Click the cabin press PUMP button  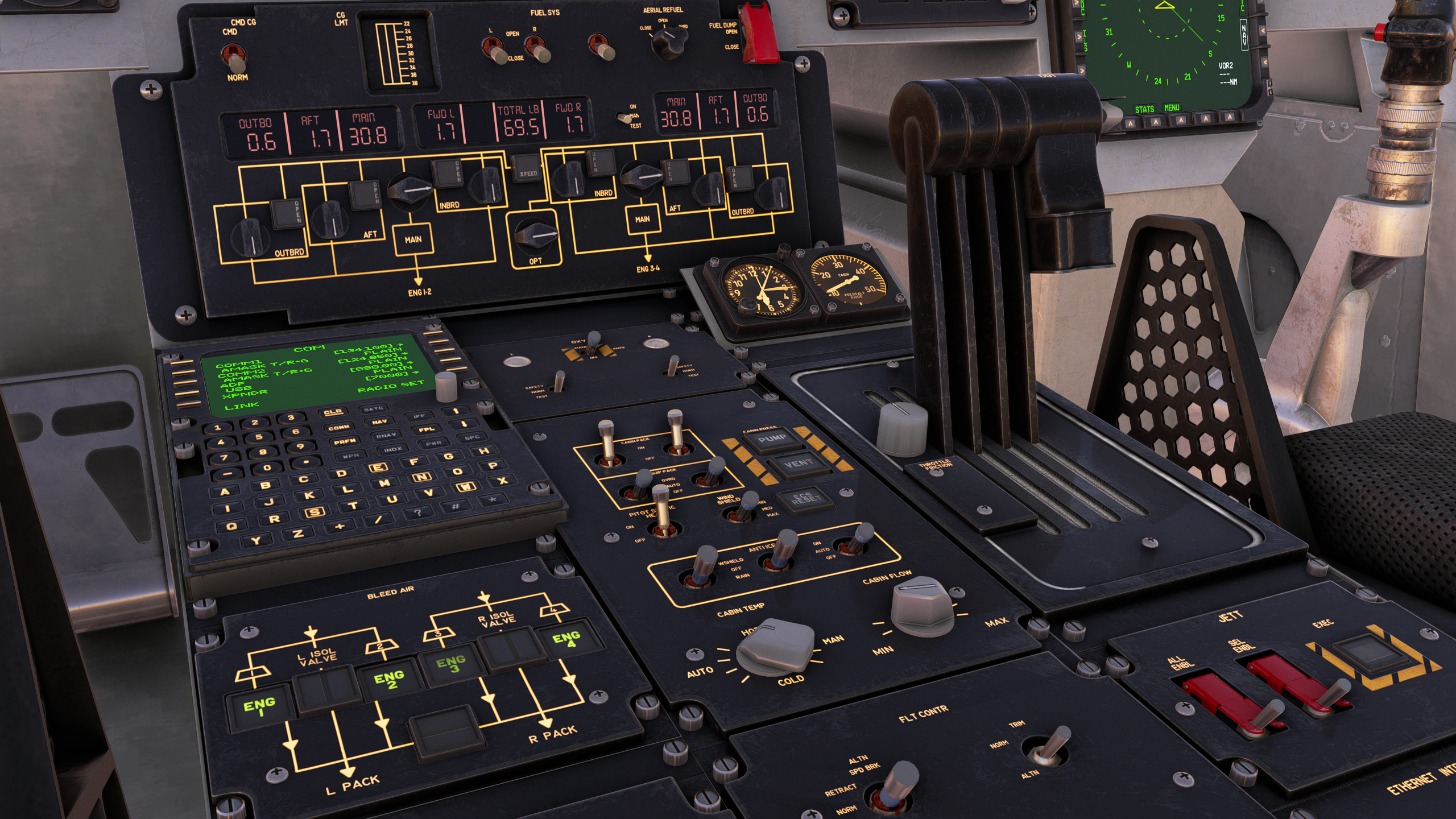click(772, 439)
